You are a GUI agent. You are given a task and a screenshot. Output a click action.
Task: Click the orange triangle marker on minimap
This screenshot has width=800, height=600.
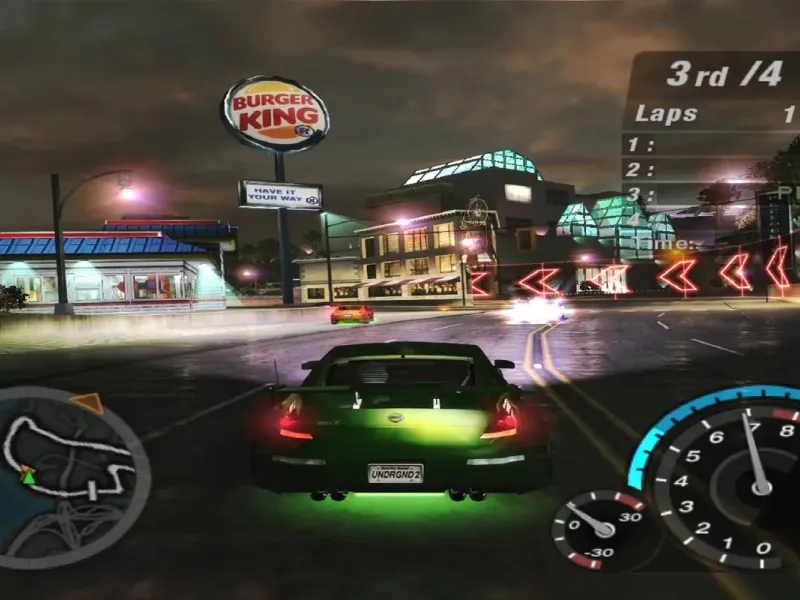[88, 402]
